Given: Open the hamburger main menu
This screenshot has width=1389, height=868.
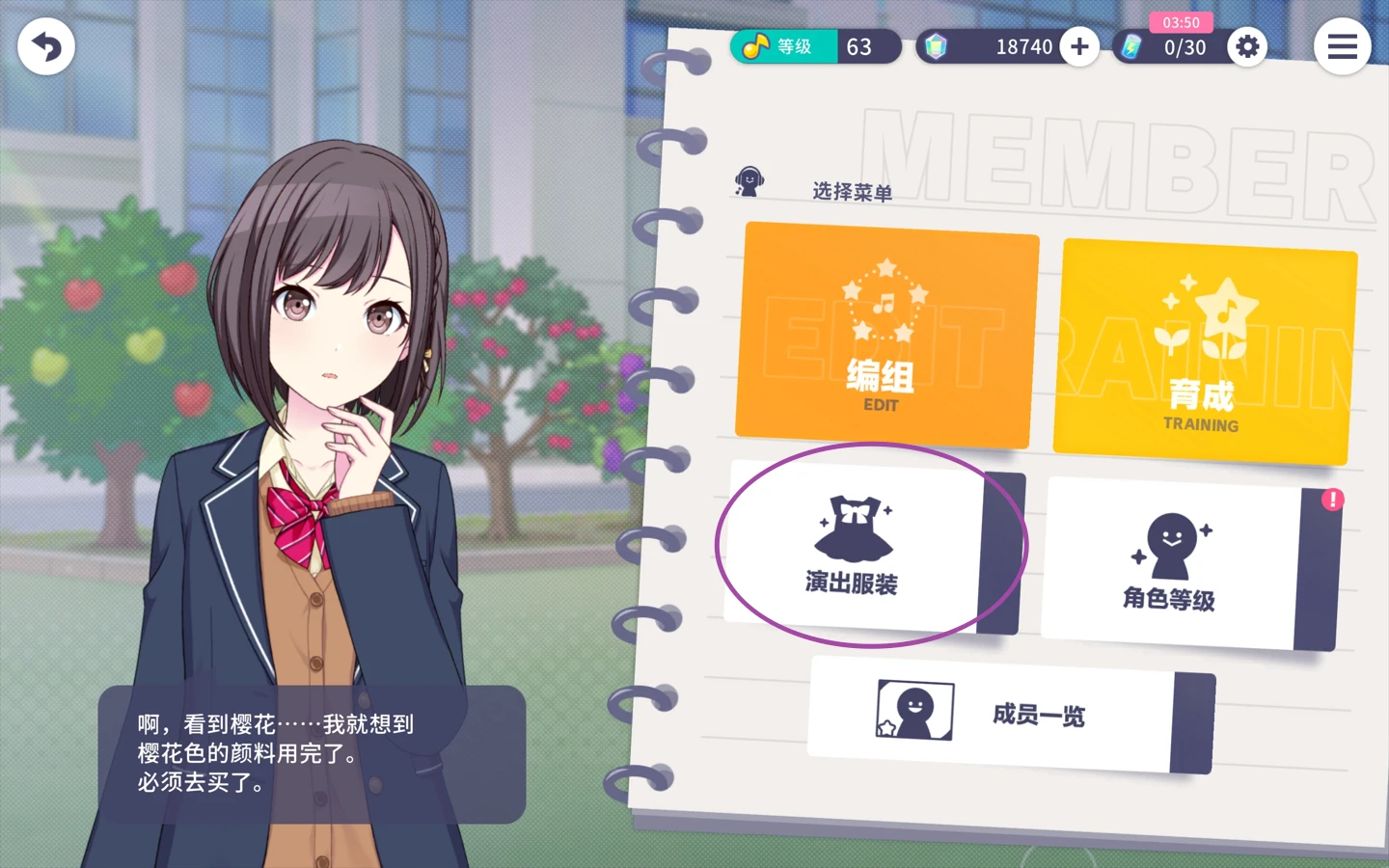Looking at the screenshot, I should pos(1342,46).
